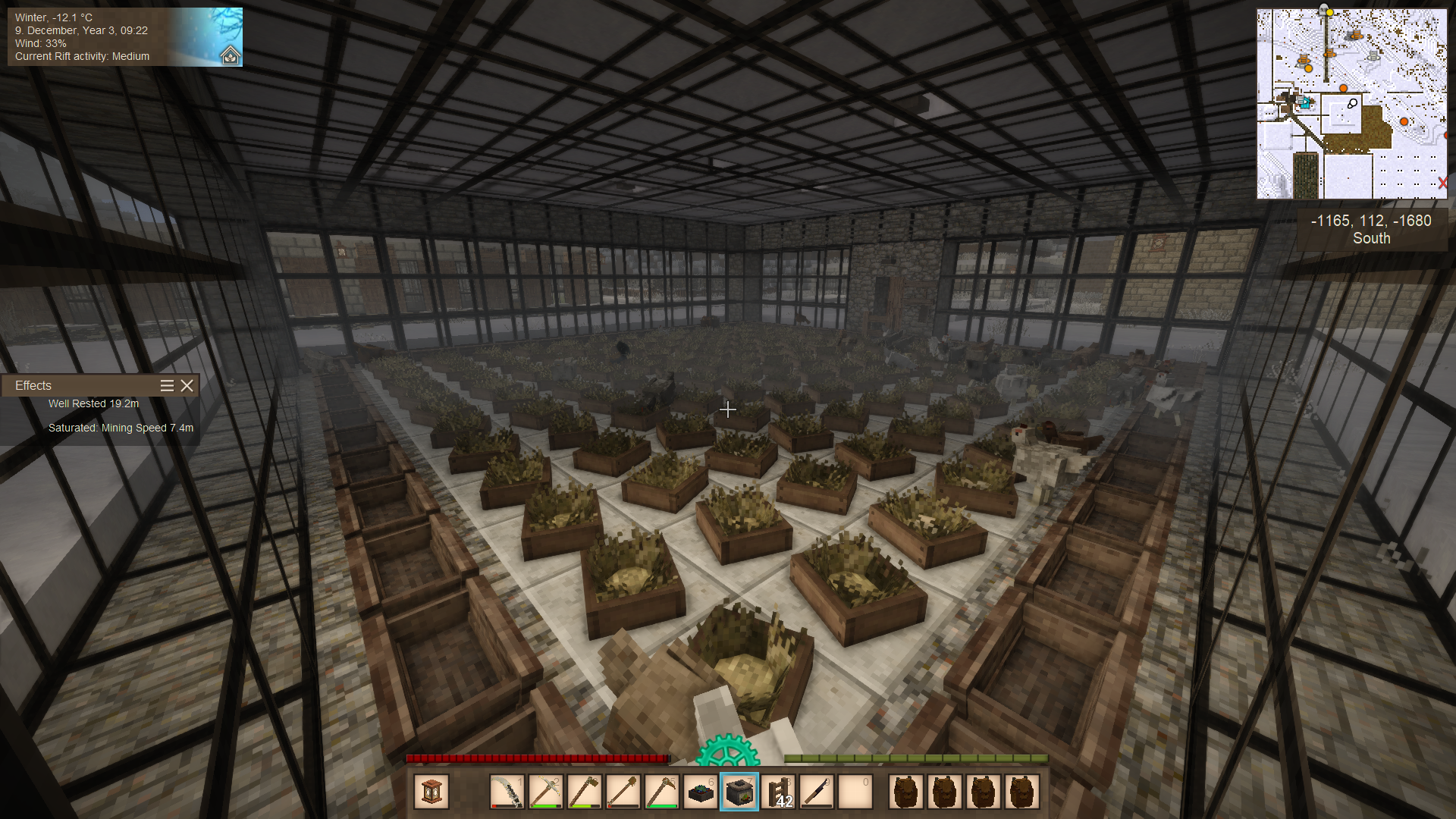Click the minimap

click(1351, 104)
